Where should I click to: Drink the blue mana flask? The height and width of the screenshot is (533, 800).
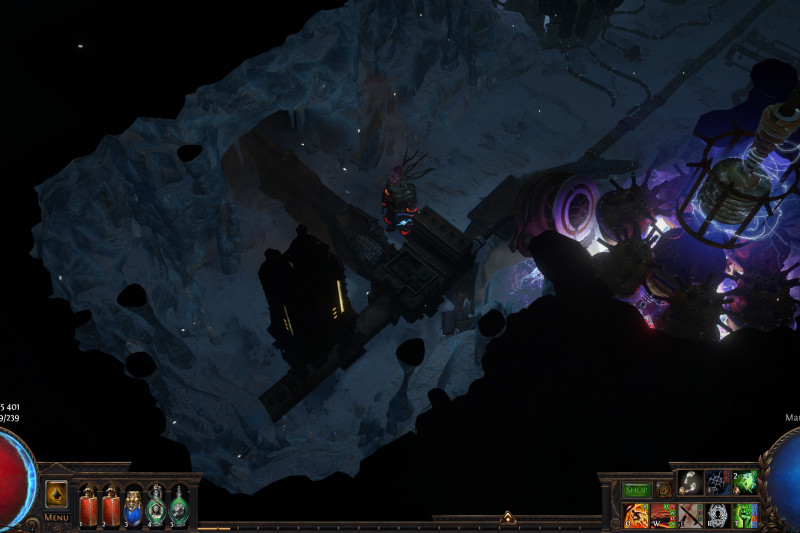(x=133, y=506)
